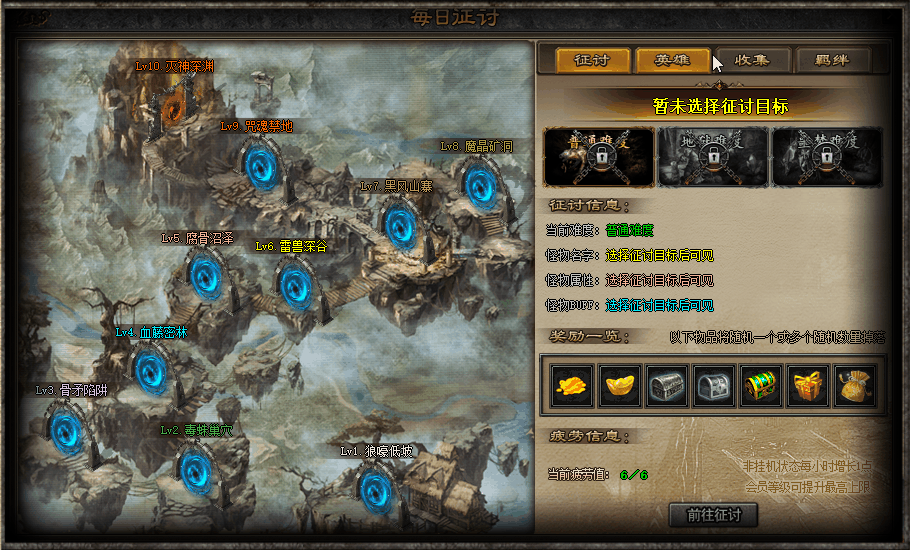Select the Lv9 咒魂禁地 portal
910x550 pixels.
(x=260, y=165)
